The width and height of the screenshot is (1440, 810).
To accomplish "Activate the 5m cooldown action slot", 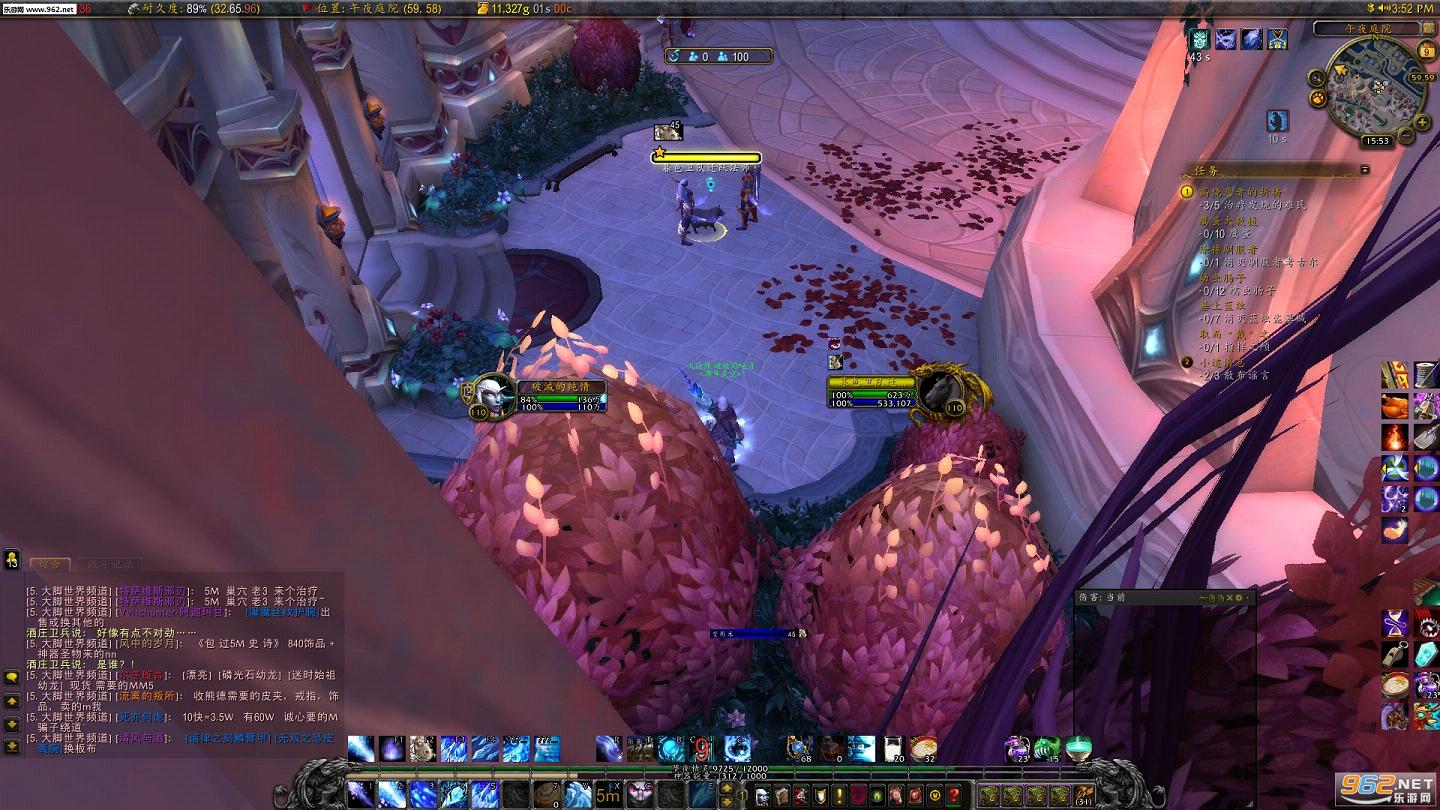I will tap(607, 795).
